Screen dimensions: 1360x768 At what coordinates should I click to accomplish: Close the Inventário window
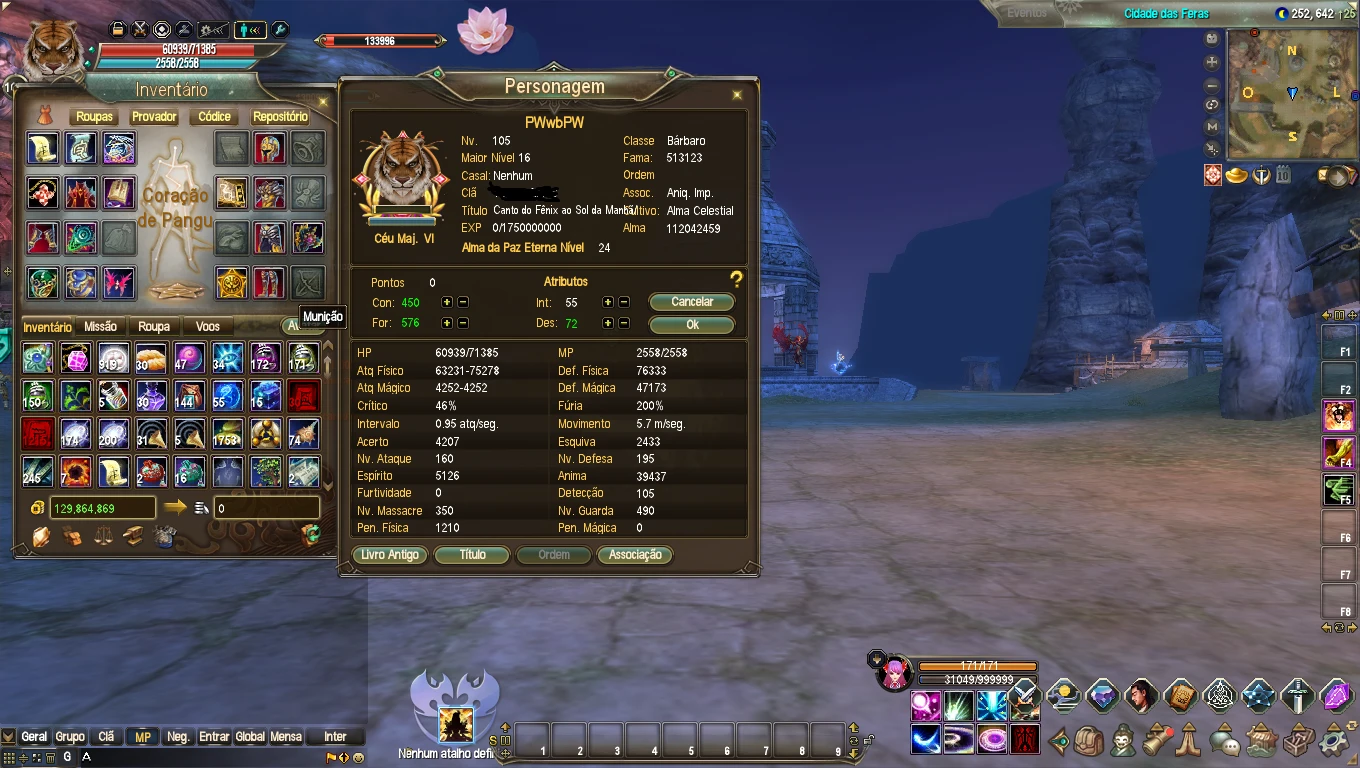[x=322, y=101]
